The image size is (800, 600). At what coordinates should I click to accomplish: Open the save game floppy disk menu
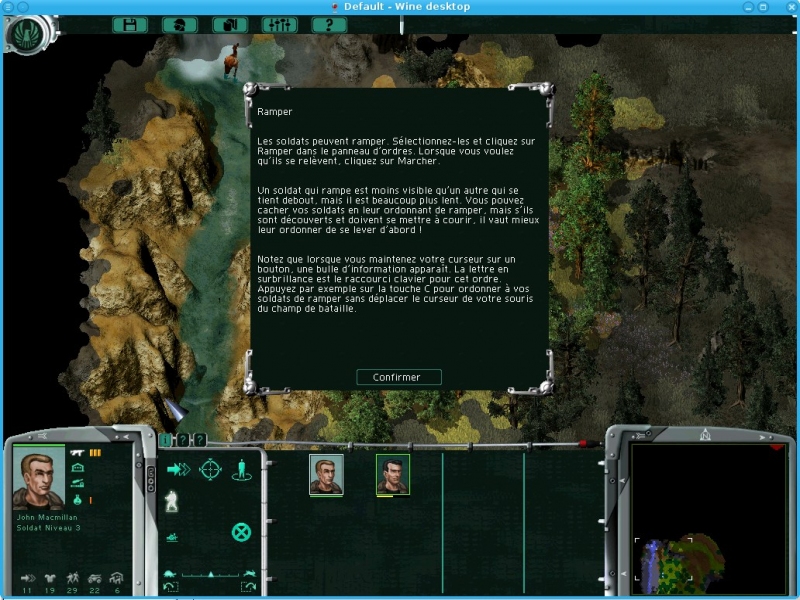pyautogui.click(x=130, y=24)
